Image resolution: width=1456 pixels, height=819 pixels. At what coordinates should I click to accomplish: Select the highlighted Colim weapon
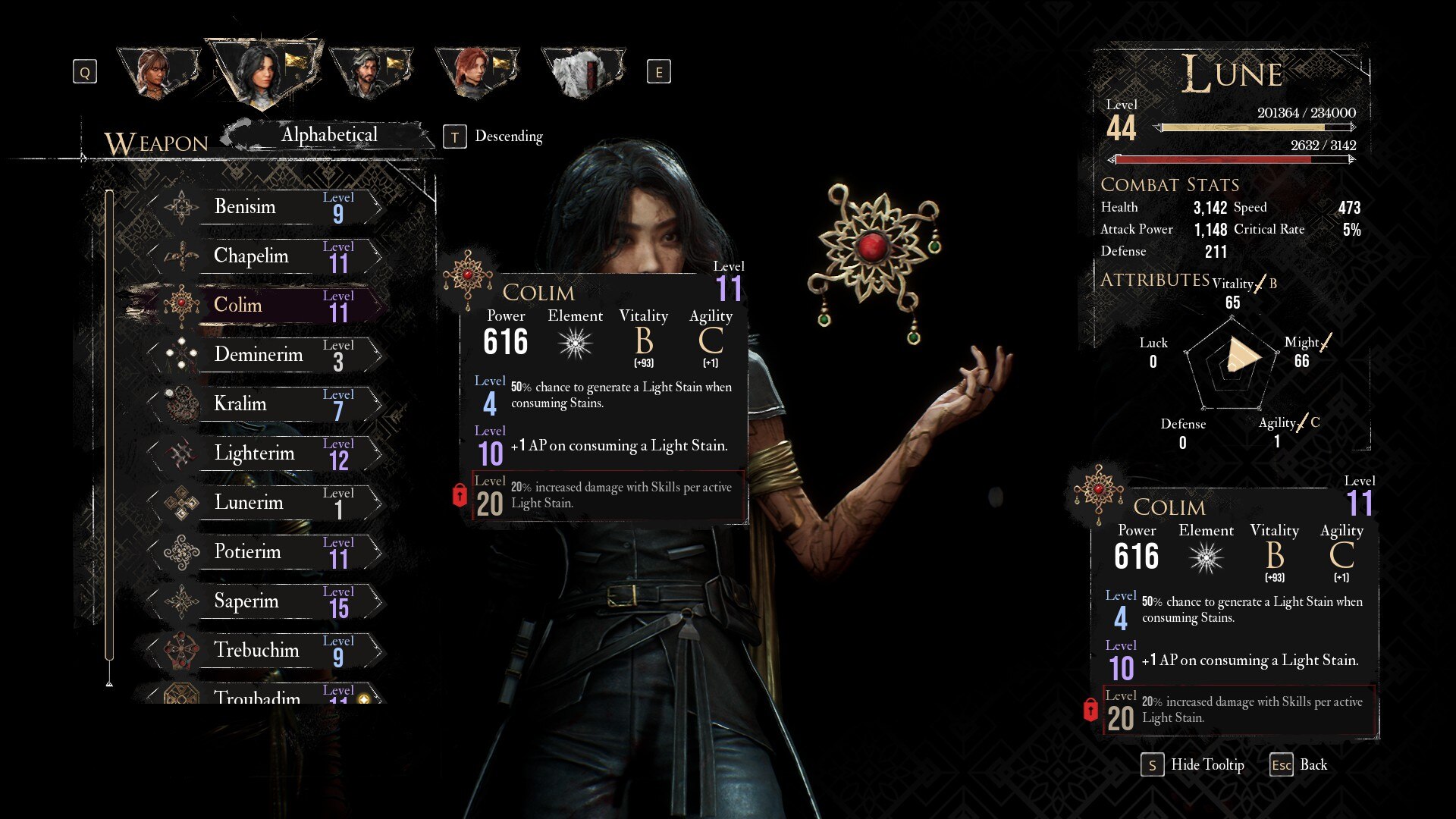[265, 305]
